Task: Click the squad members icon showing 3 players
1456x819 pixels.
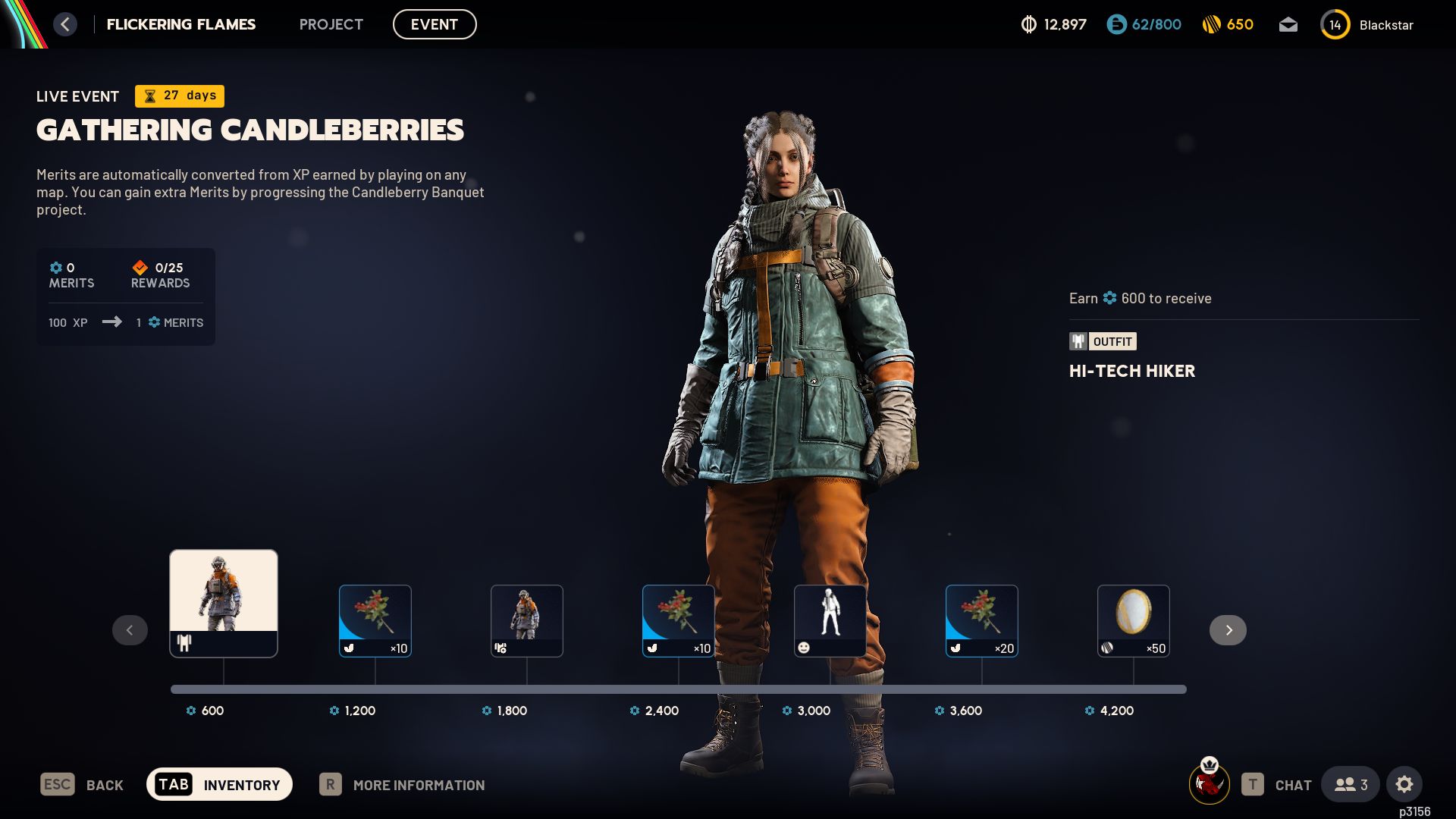Action: 1351,784
